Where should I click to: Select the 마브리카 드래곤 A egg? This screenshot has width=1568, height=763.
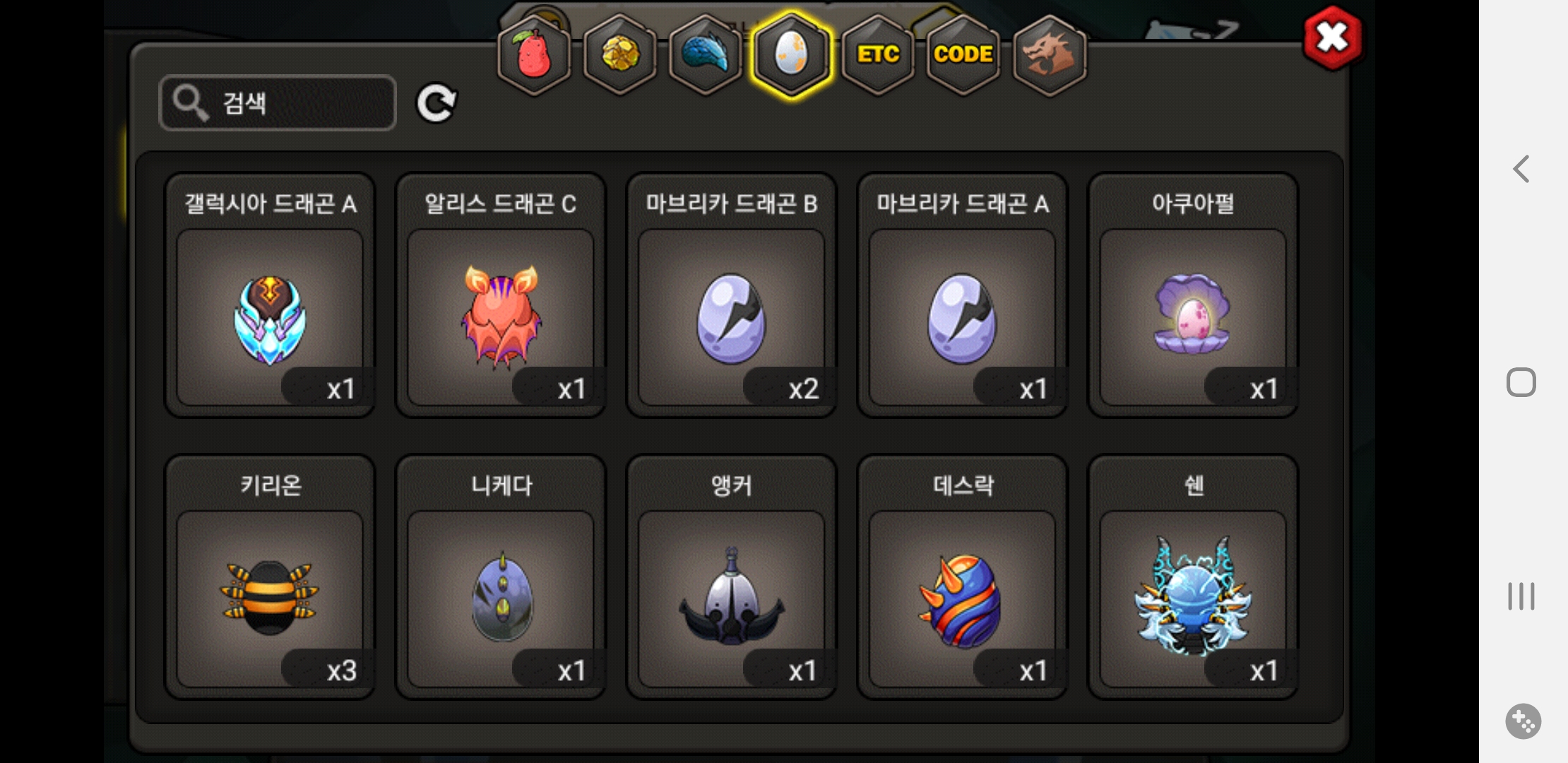[962, 318]
